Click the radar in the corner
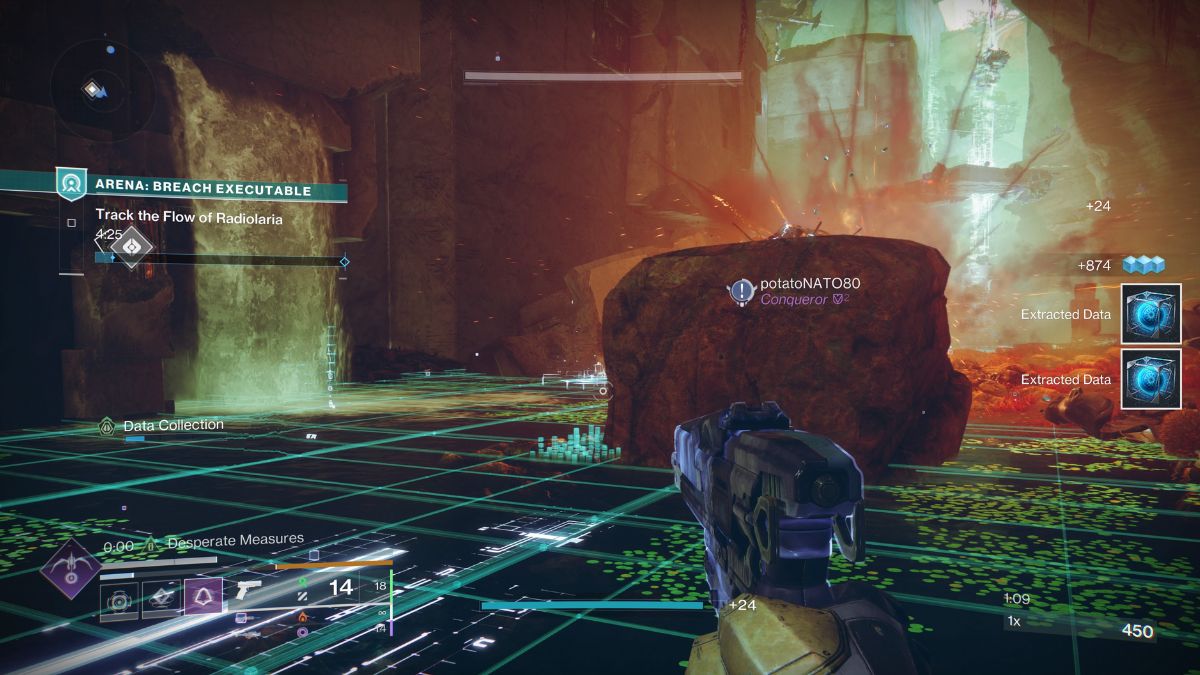This screenshot has width=1200, height=675. [101, 90]
